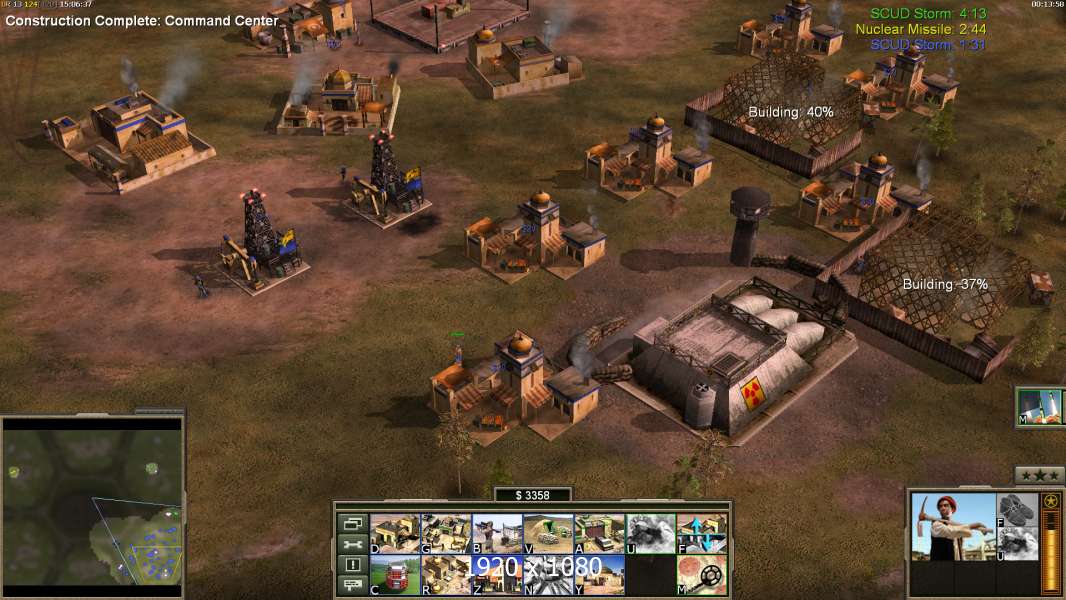Select the build icon with hotkey R
Screen dimensions: 1066x600
pos(446,574)
